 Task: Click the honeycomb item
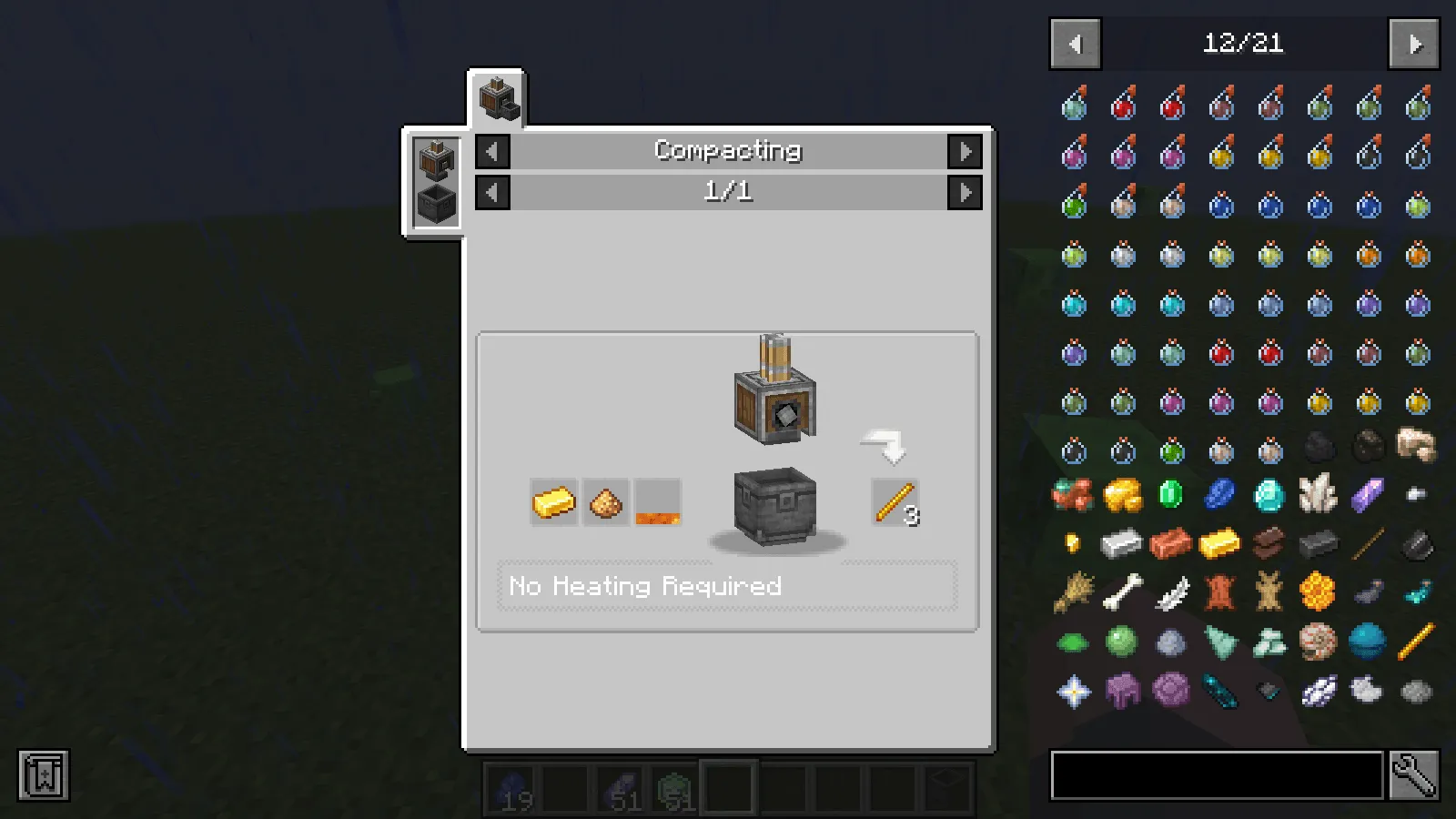[x=1319, y=591]
